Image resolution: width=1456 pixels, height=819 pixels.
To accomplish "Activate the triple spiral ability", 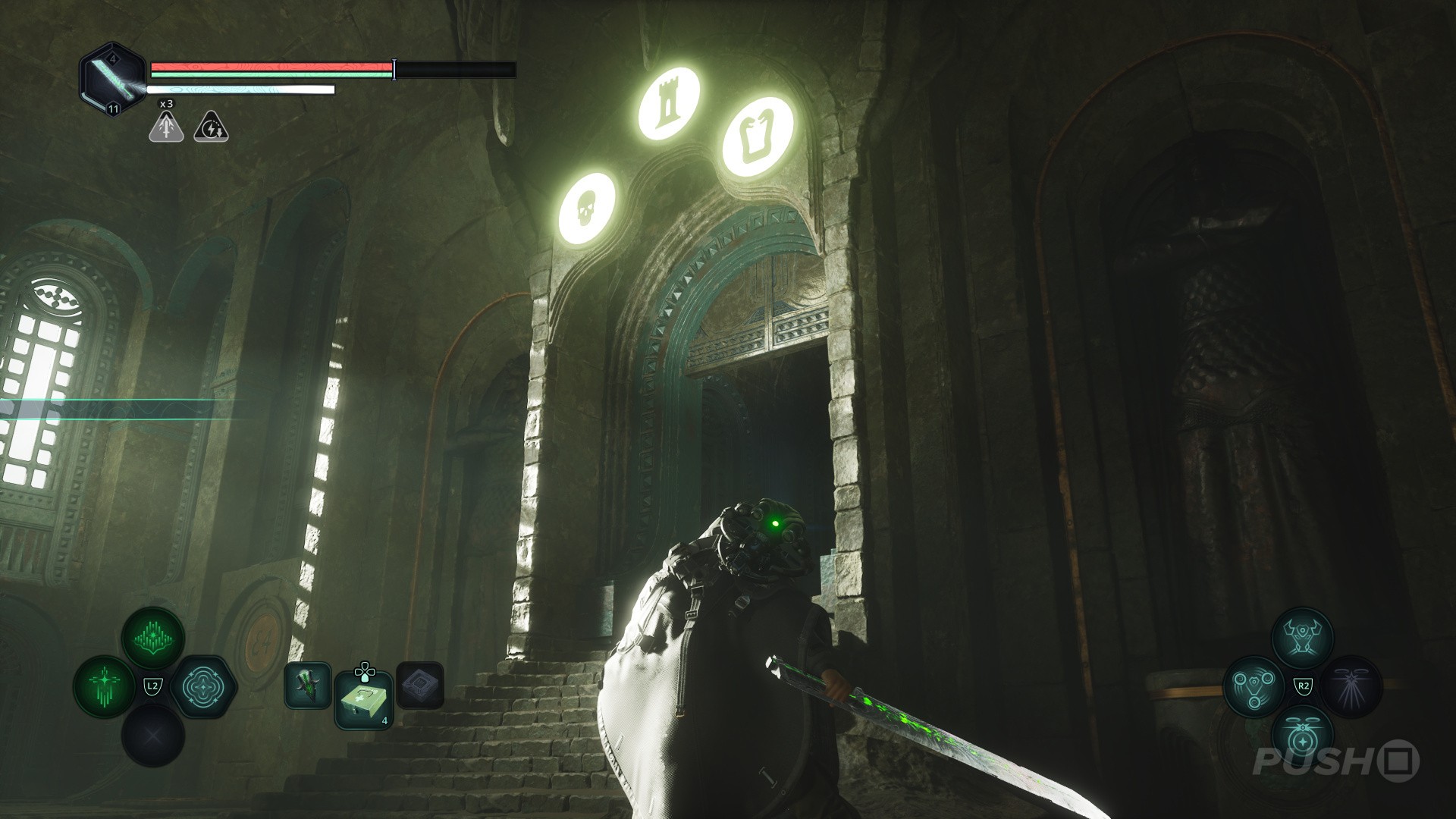I will [1254, 687].
